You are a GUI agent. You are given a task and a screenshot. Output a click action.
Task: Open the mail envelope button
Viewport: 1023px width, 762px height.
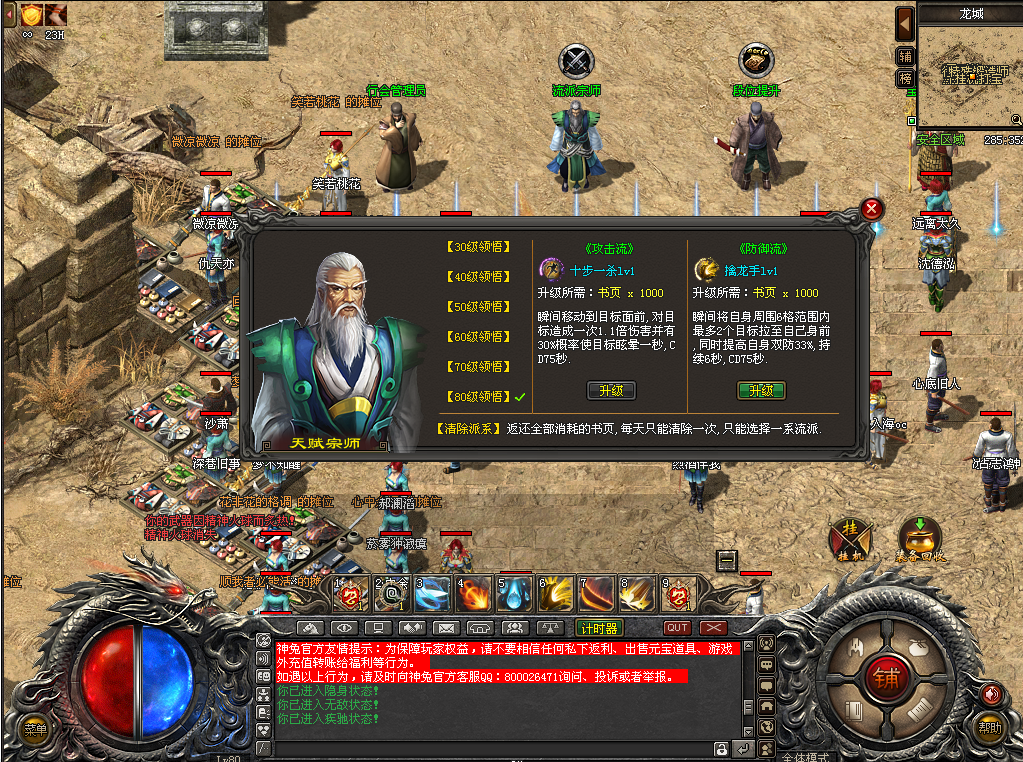(x=444, y=628)
